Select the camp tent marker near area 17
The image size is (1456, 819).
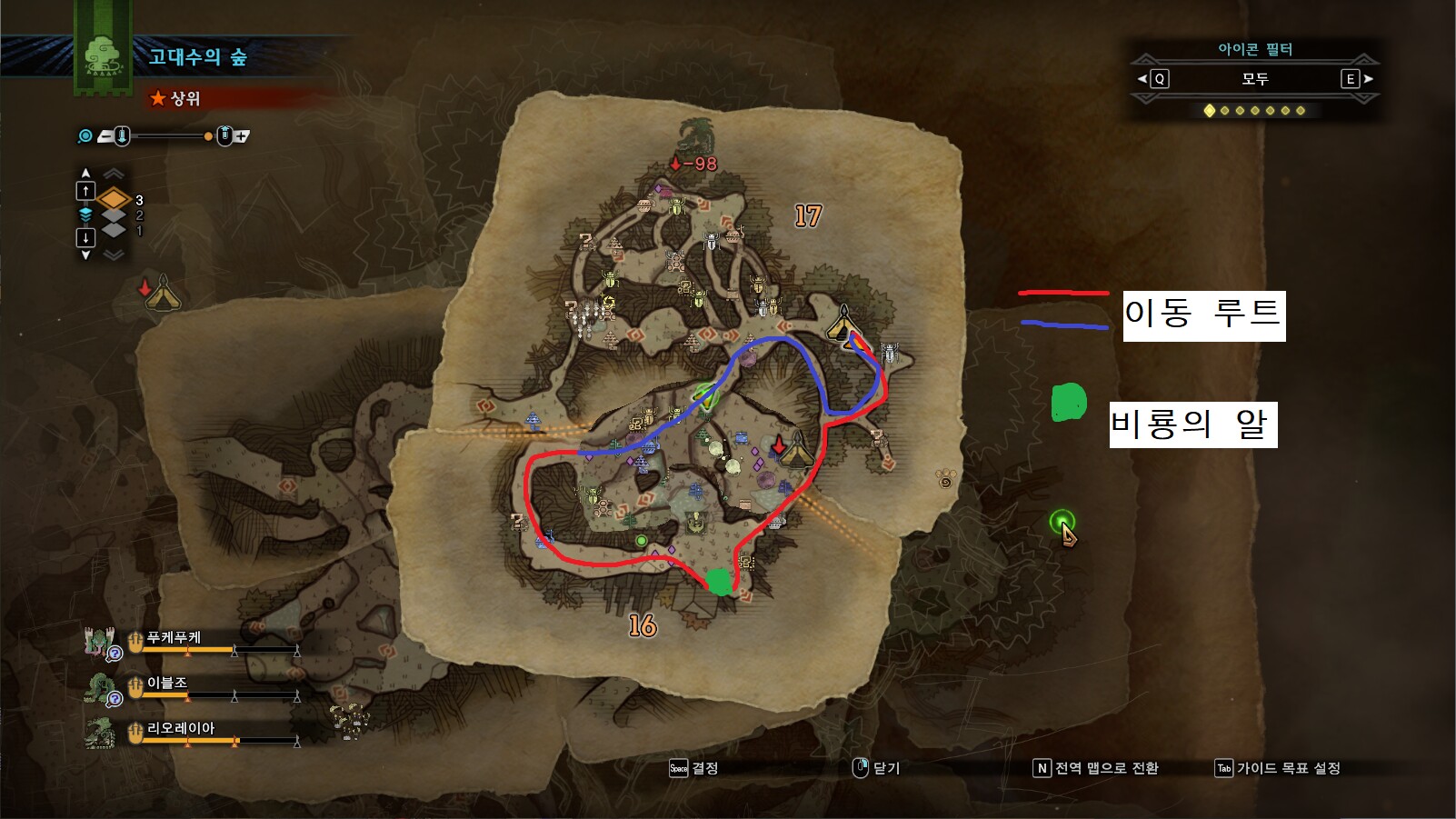(843, 323)
